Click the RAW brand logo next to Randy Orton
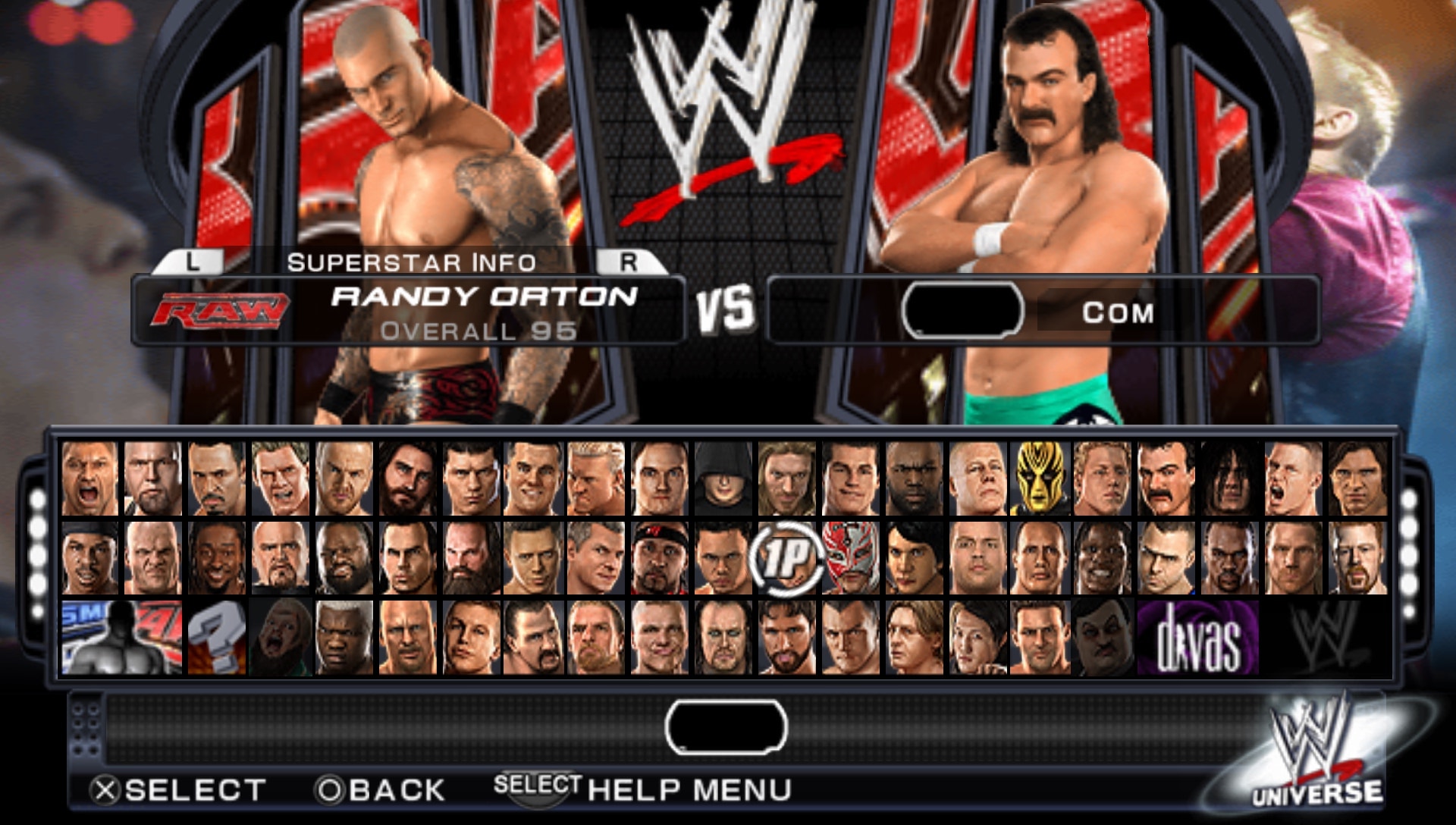The width and height of the screenshot is (1456, 825). [220, 309]
